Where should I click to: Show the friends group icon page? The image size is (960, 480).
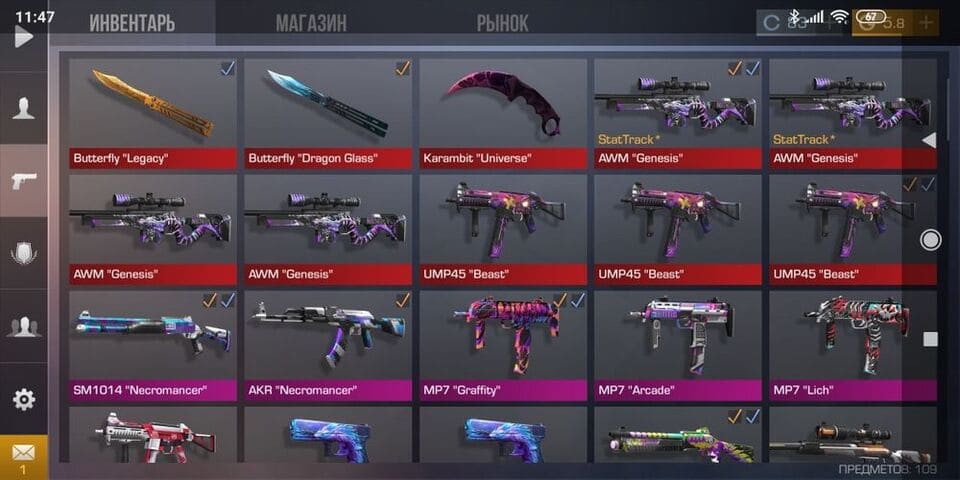[23, 325]
